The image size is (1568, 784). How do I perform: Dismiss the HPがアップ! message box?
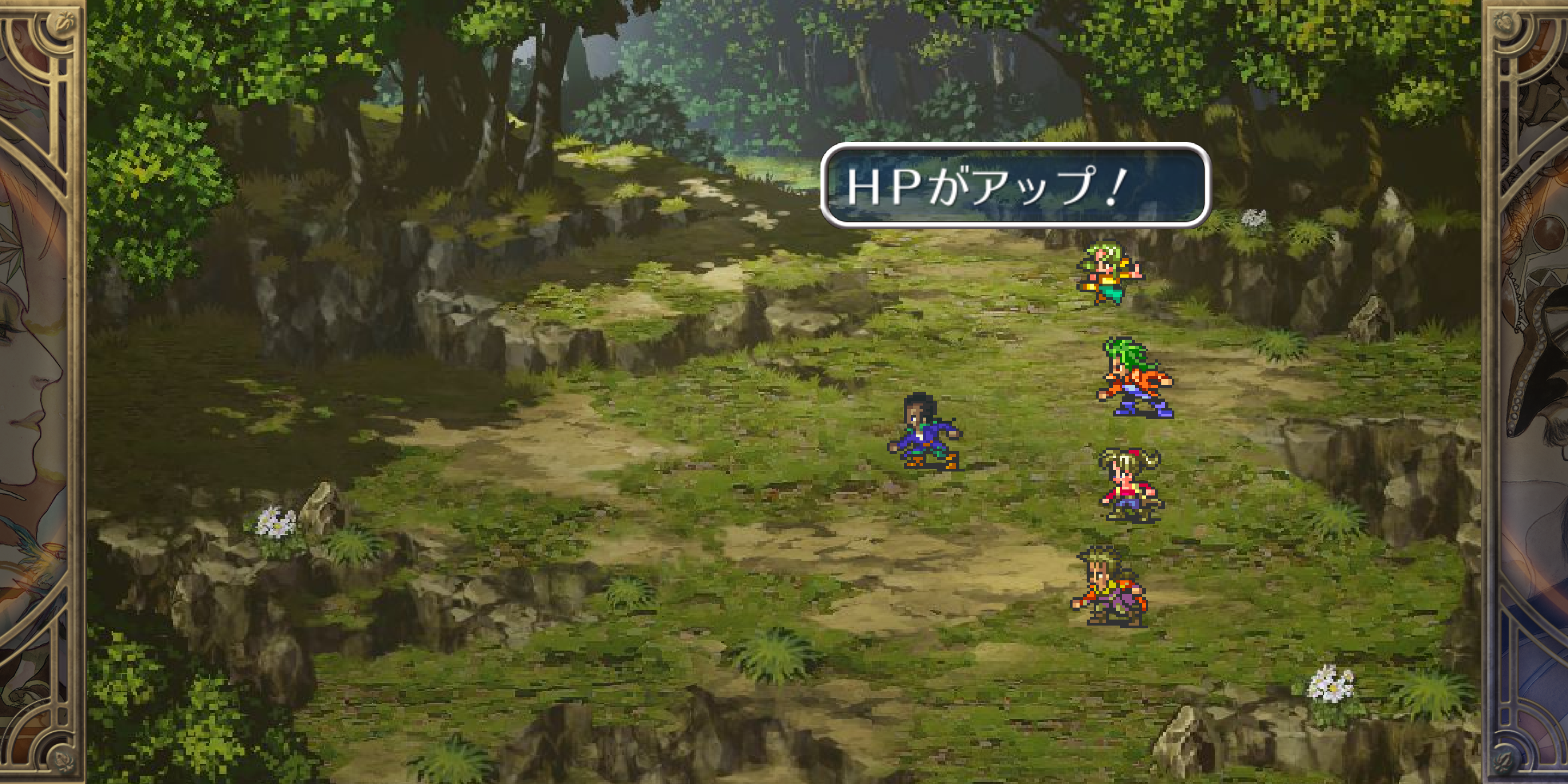pos(1014,185)
